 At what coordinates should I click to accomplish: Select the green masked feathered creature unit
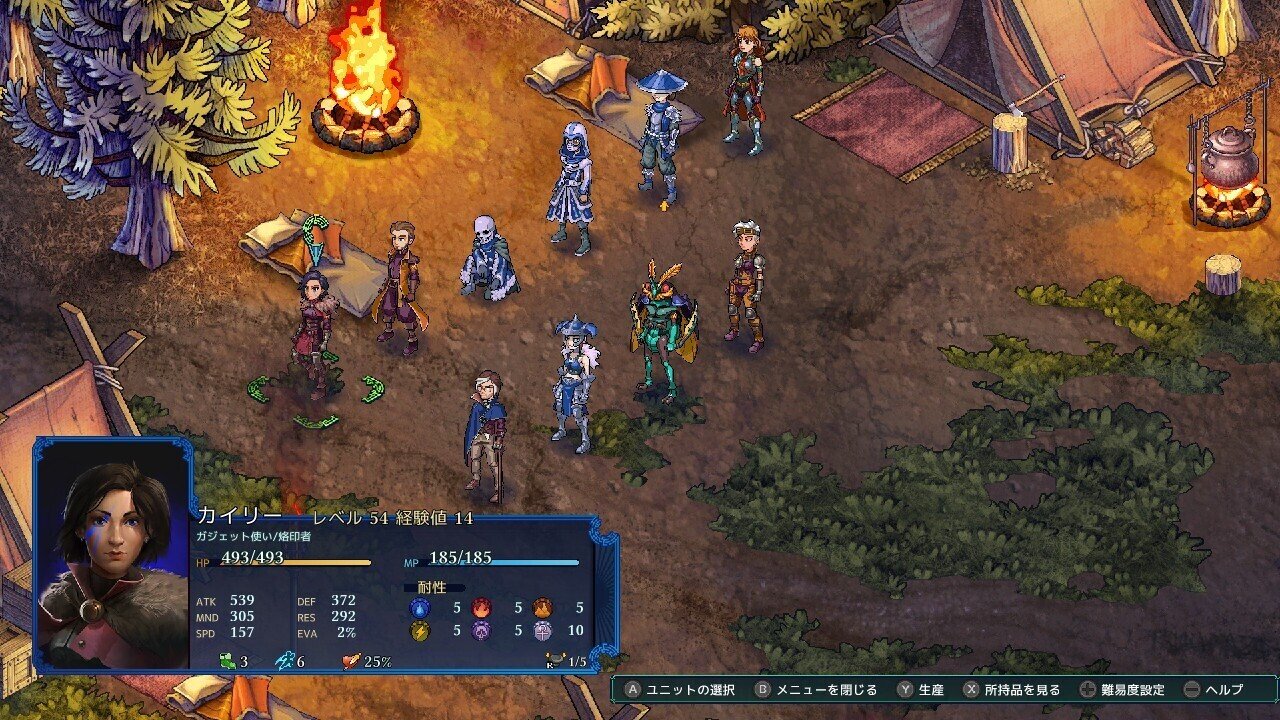[662, 330]
